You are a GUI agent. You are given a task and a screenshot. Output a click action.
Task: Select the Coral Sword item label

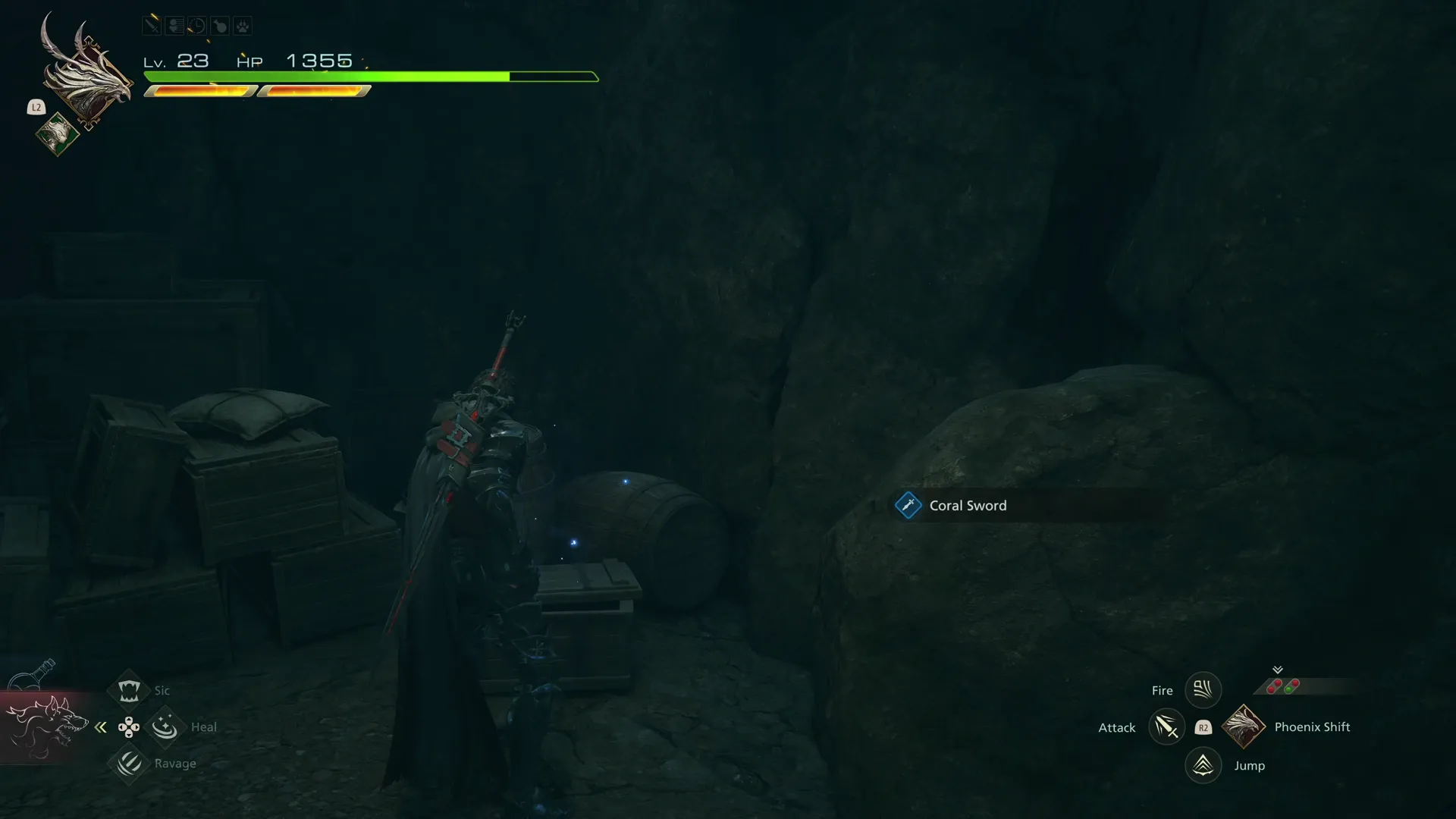[x=968, y=505]
